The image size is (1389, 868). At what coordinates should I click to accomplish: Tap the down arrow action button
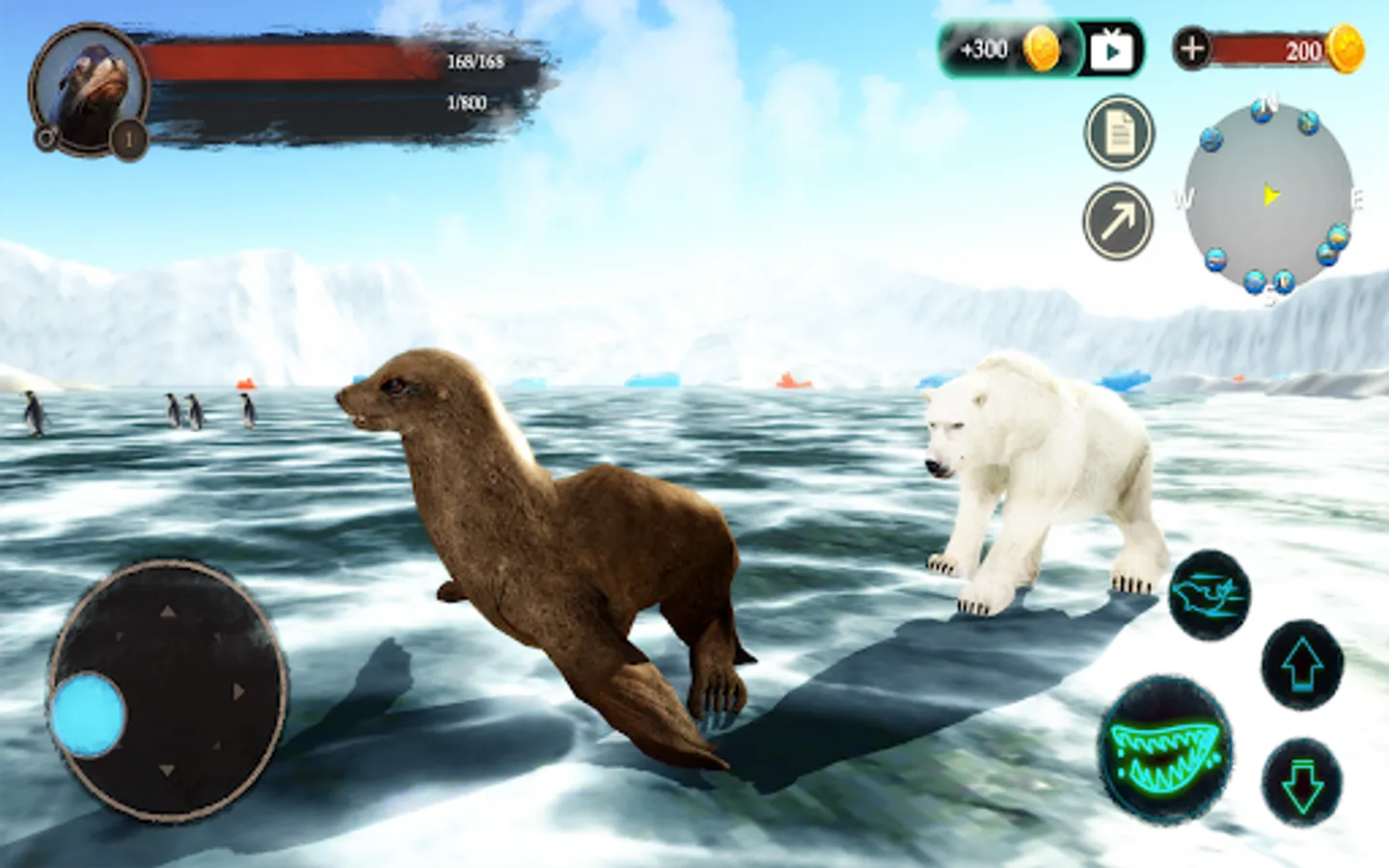(x=1302, y=783)
